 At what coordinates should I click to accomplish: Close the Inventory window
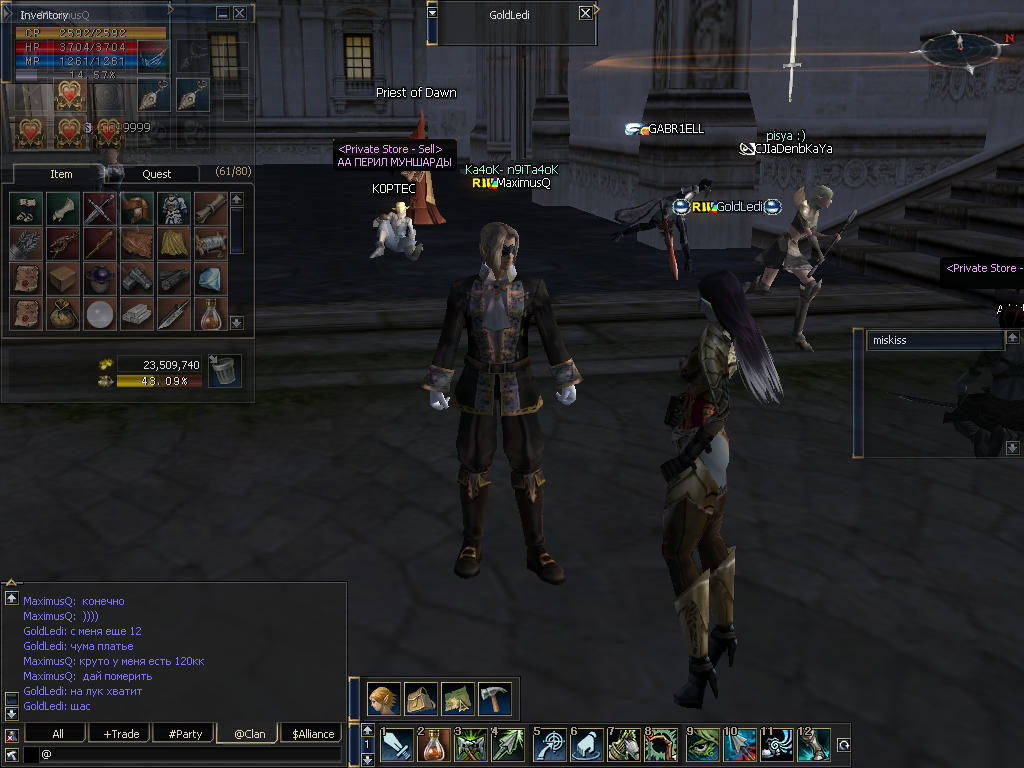click(239, 13)
